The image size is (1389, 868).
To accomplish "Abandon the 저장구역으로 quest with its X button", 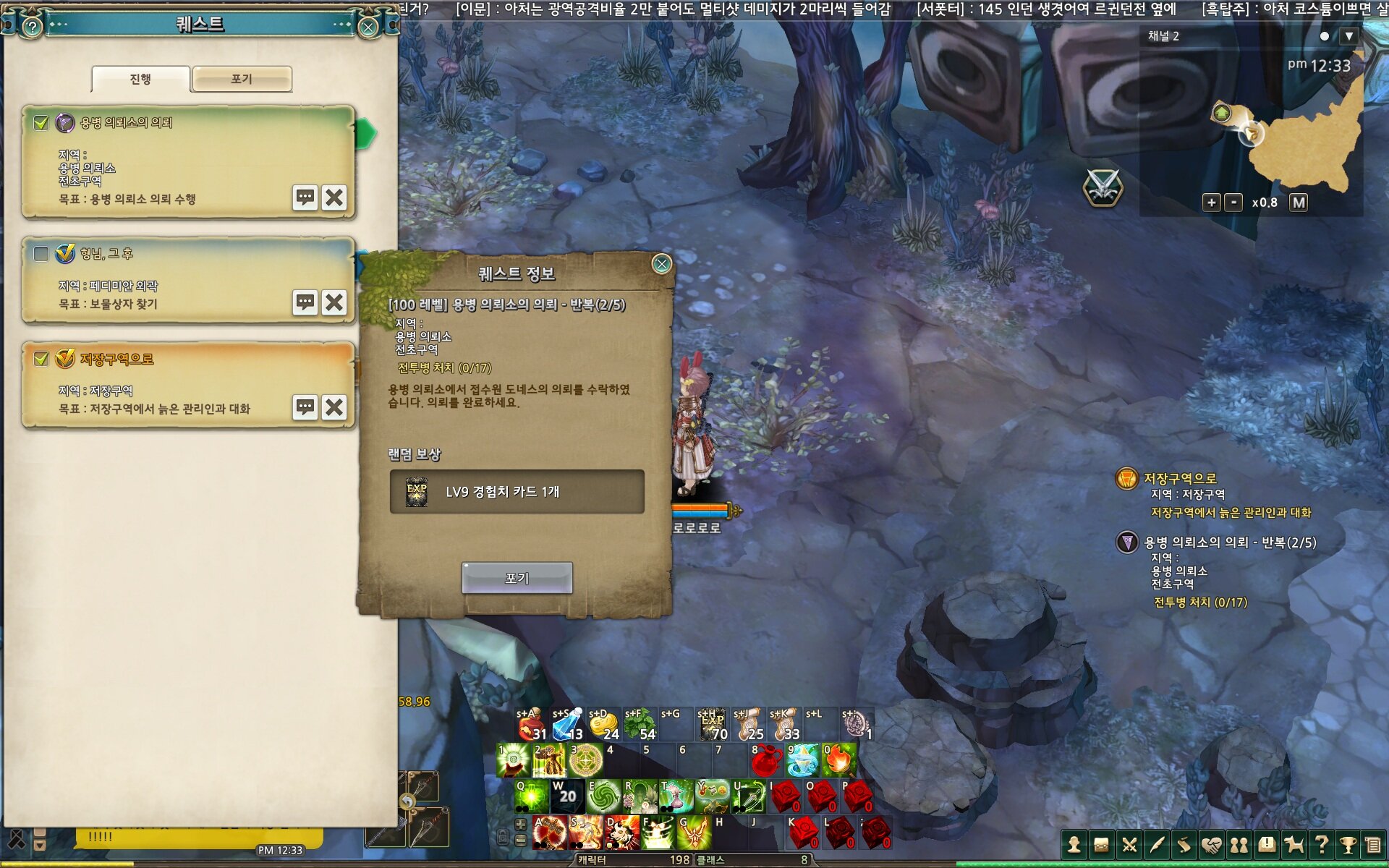I will click(x=334, y=407).
